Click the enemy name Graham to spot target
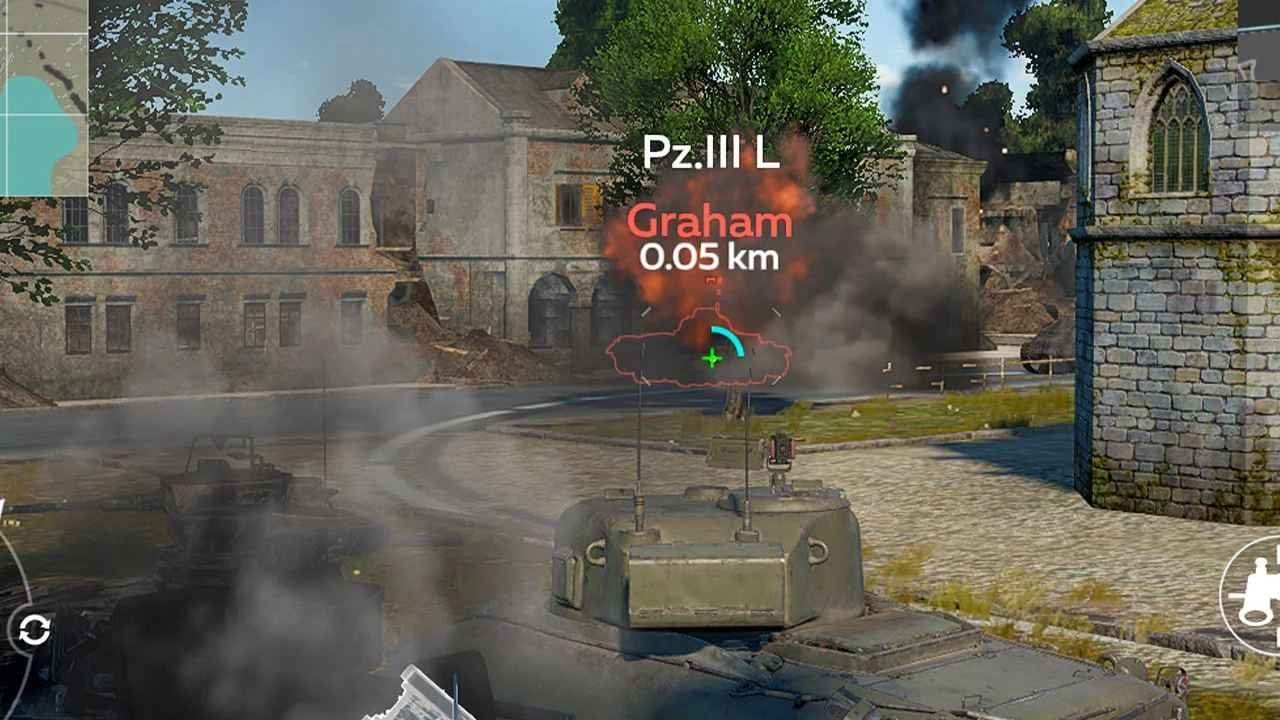This screenshot has height=720, width=1280. [712, 222]
